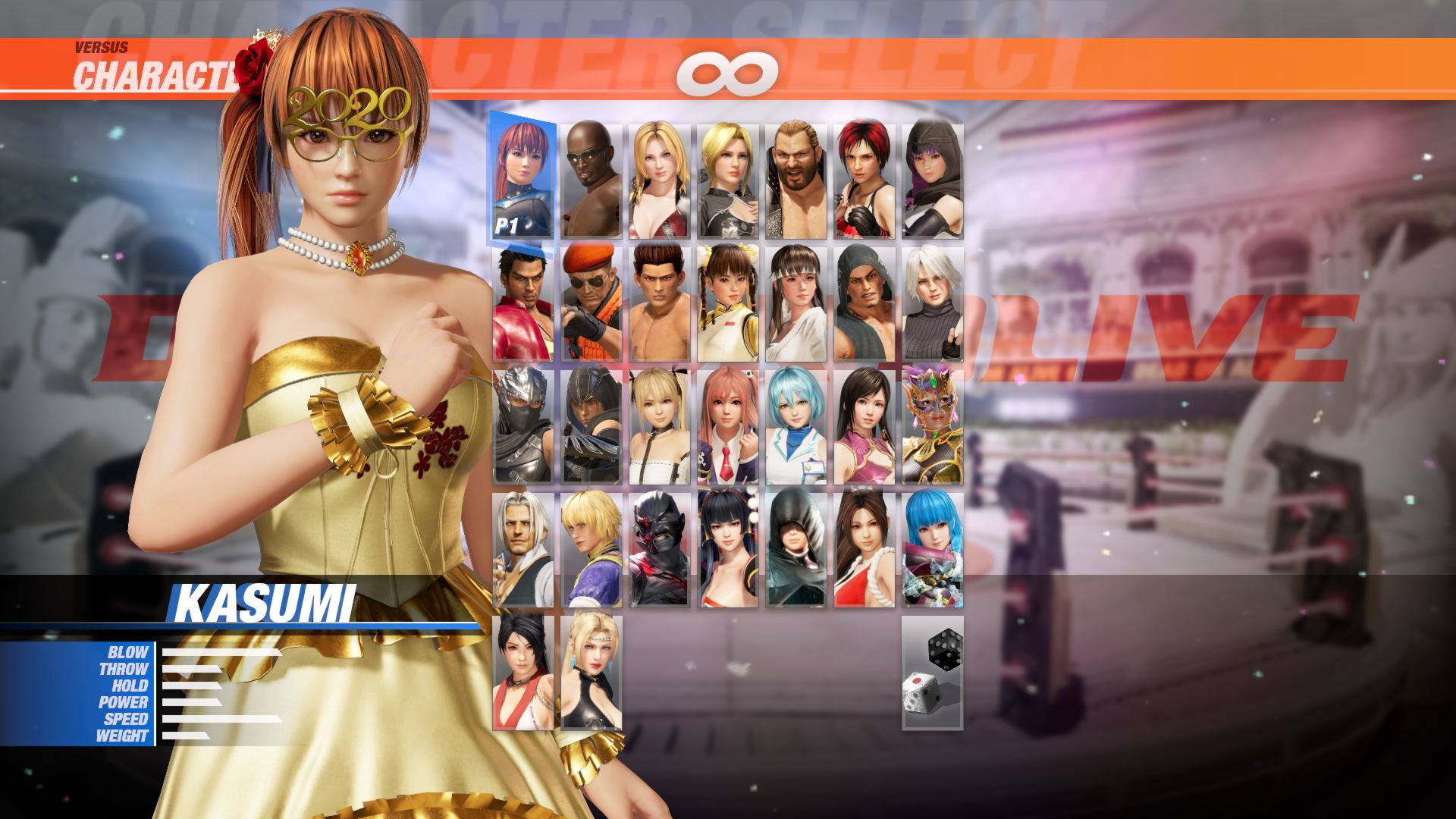
Task: Pick Zack, the bald fighter with sunglasses
Action: tap(591, 176)
